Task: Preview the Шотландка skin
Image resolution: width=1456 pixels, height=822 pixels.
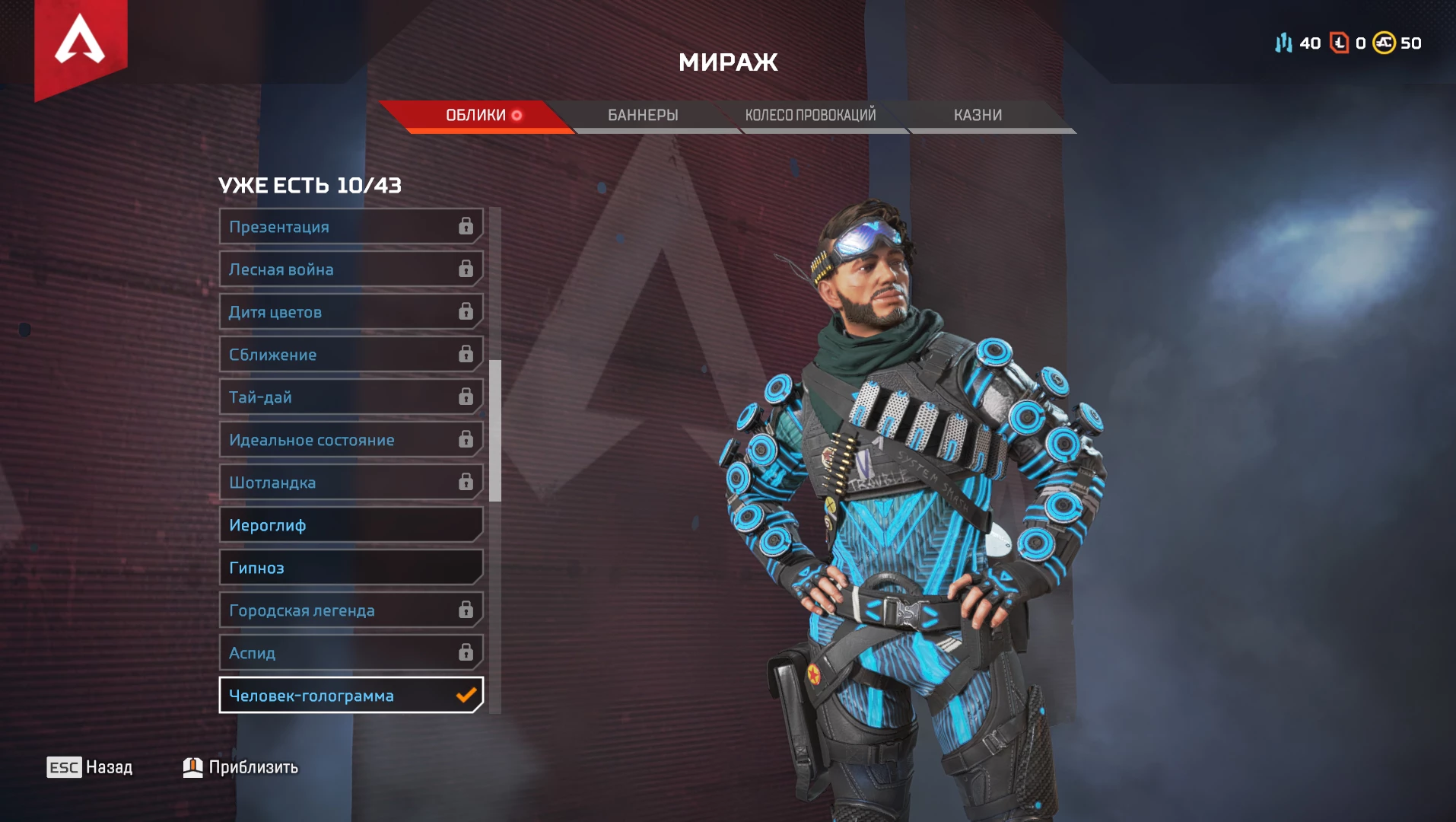Action: tap(351, 483)
